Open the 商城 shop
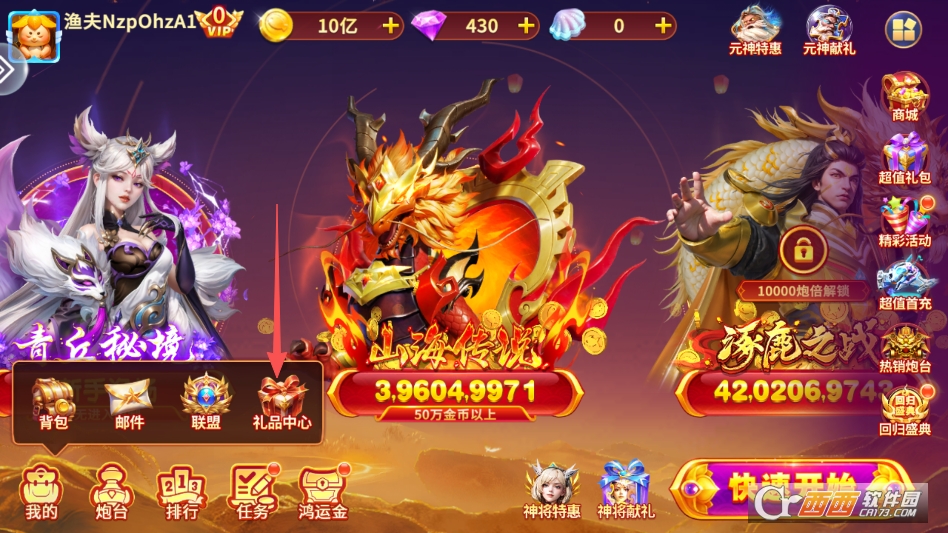Viewport: 948px width, 533px height. [x=904, y=95]
